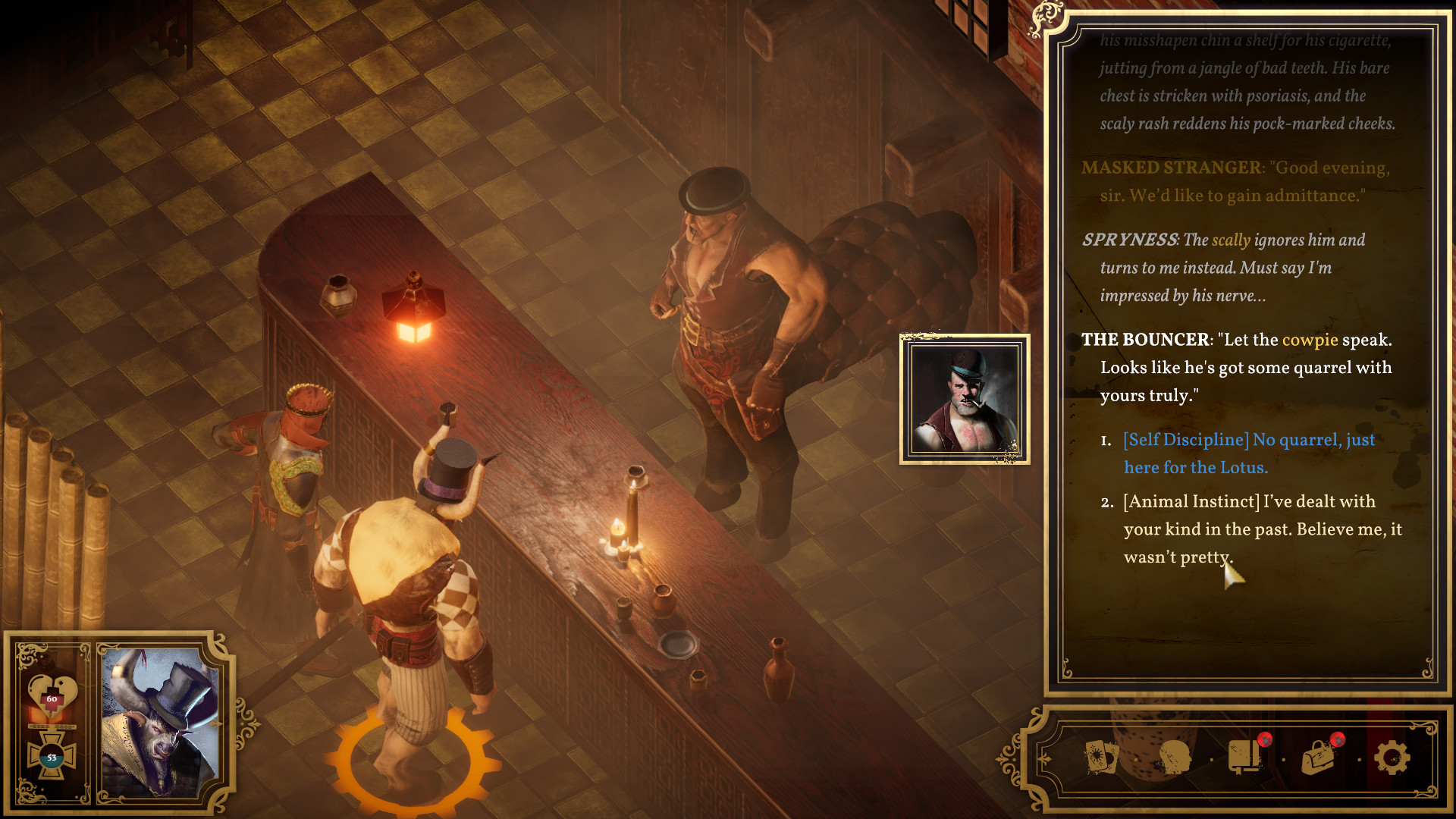The image size is (1456, 819).
Task: Open the inventory bag icon
Action: [1318, 757]
